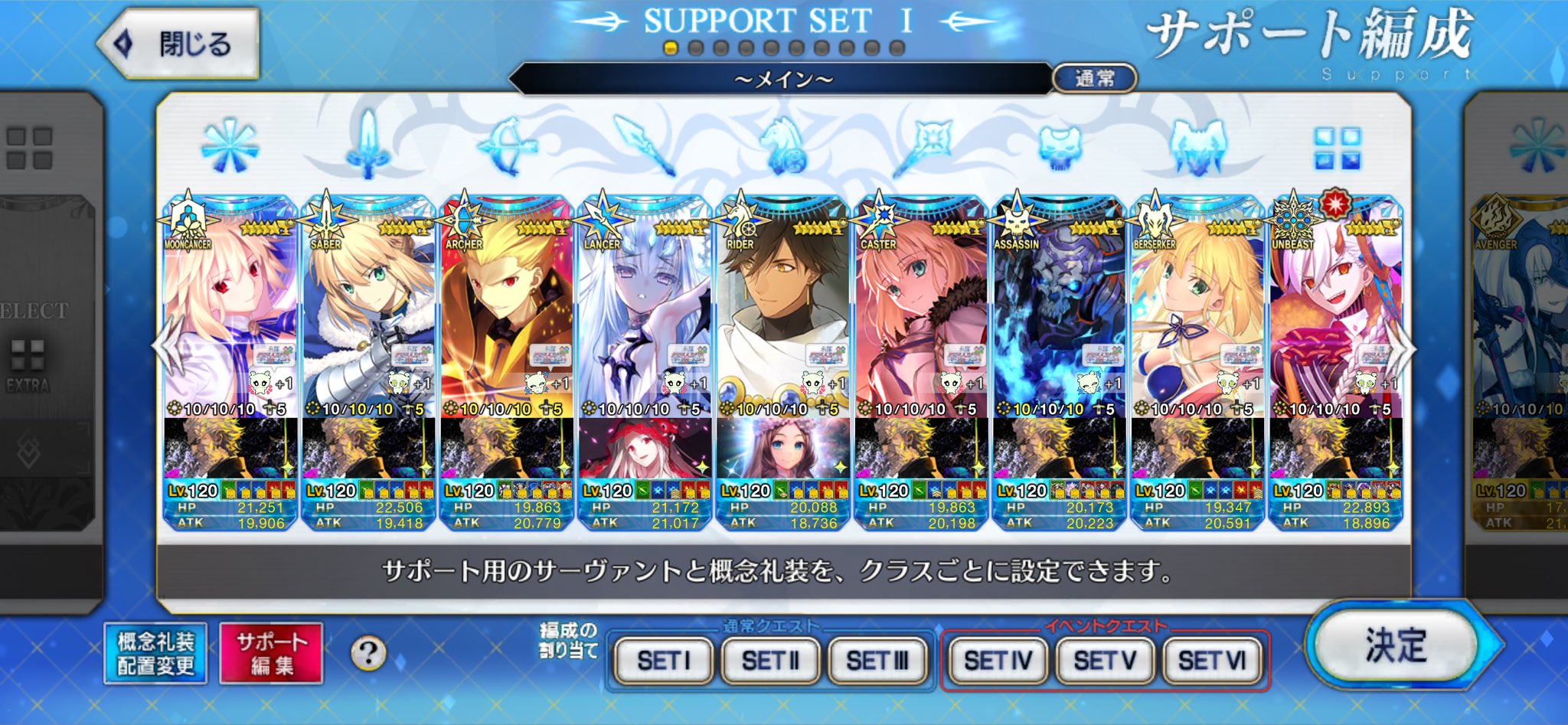The height and width of the screenshot is (725, 1568).
Task: Select the Saber support servant card
Action: (368, 322)
